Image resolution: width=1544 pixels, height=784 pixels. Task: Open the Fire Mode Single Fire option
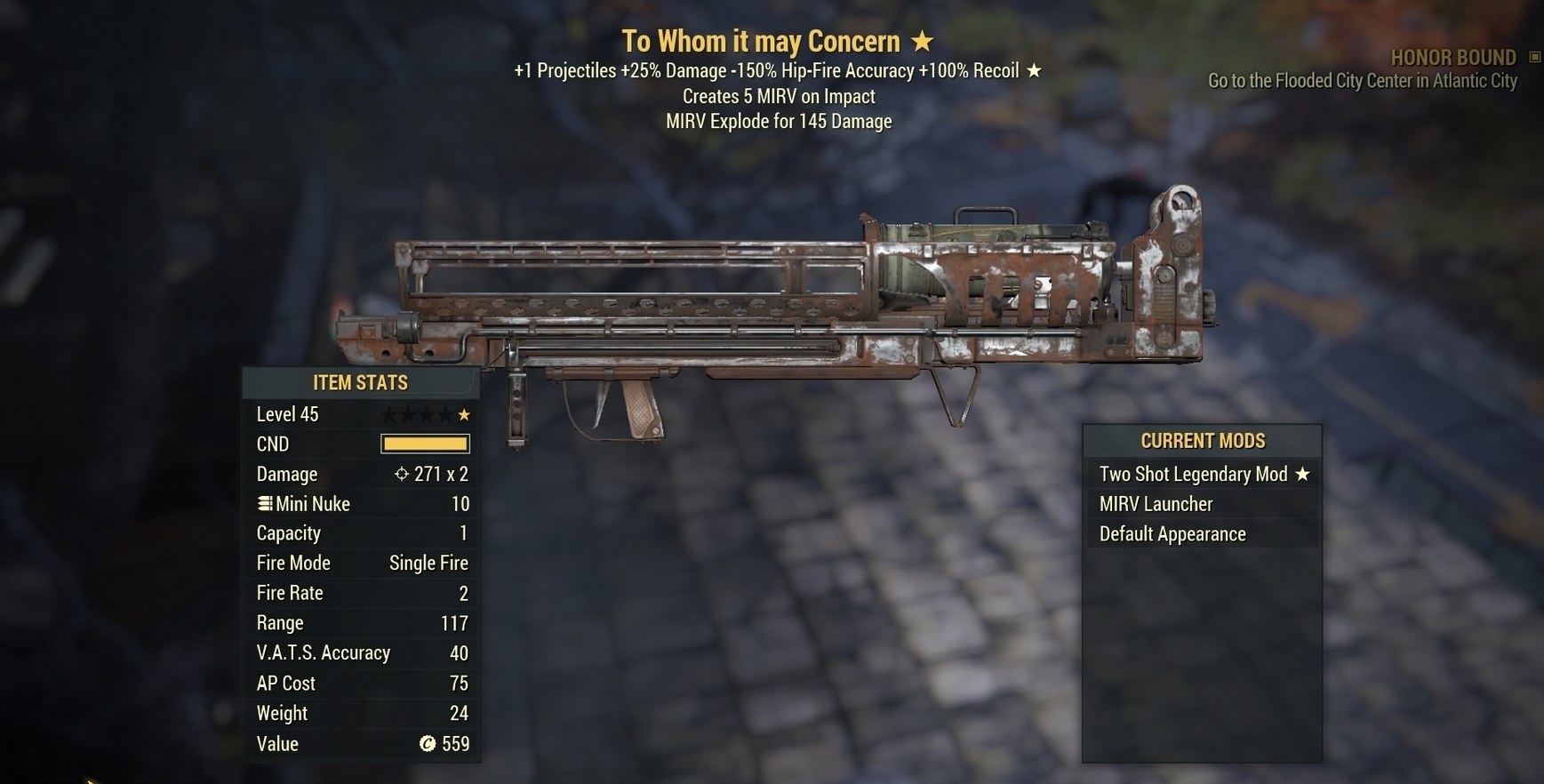[428, 563]
